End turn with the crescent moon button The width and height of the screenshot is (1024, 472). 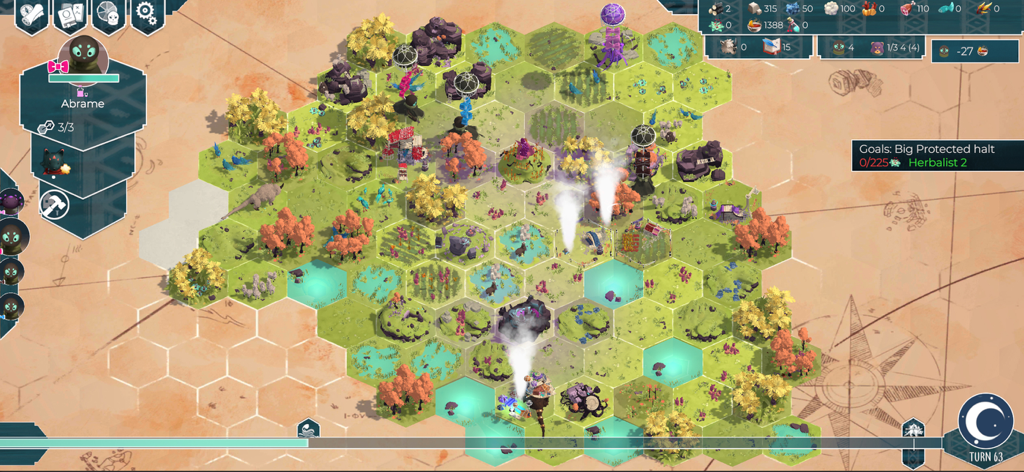[985, 422]
